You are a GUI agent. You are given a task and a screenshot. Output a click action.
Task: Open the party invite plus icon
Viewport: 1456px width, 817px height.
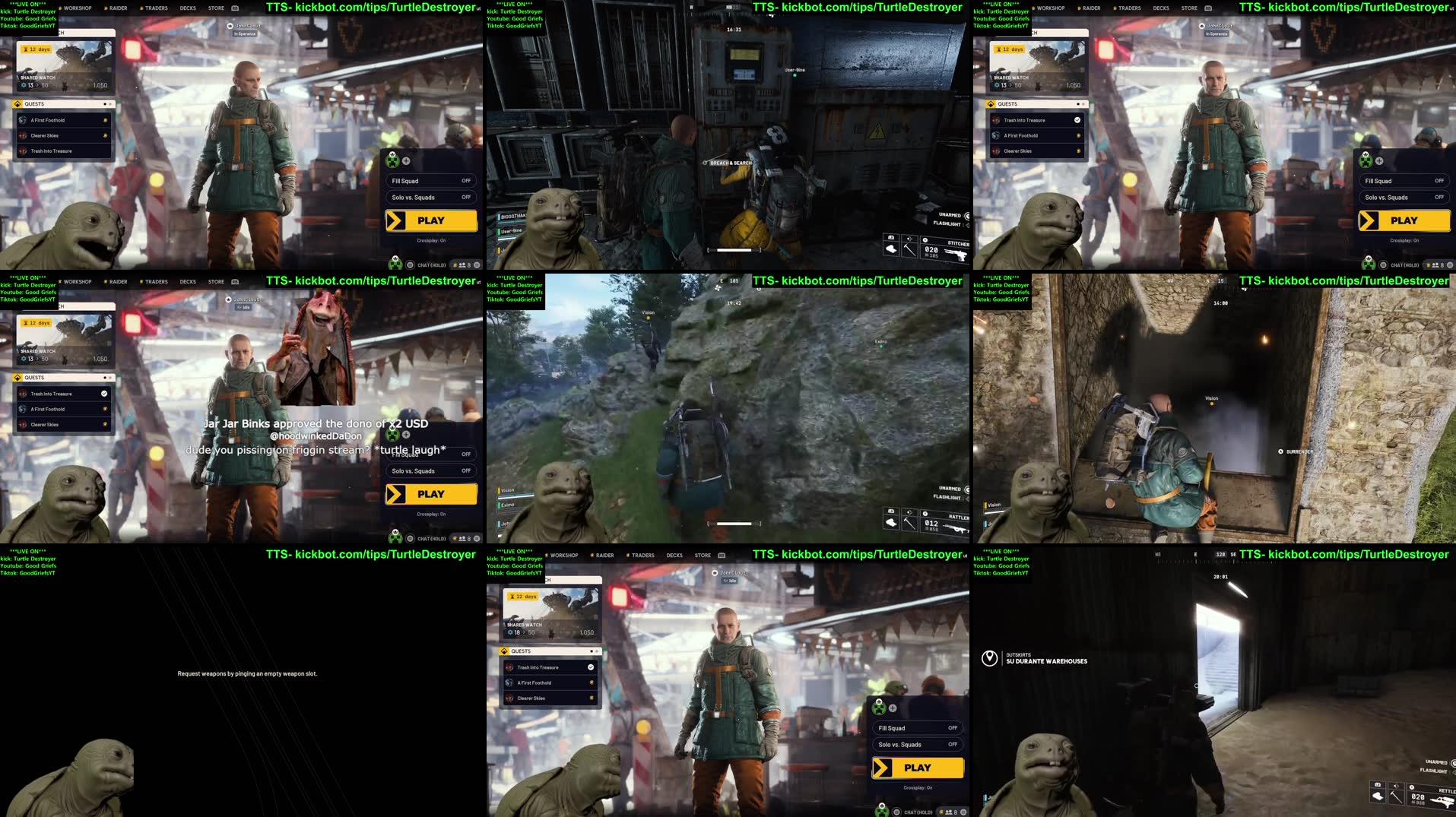point(408,160)
